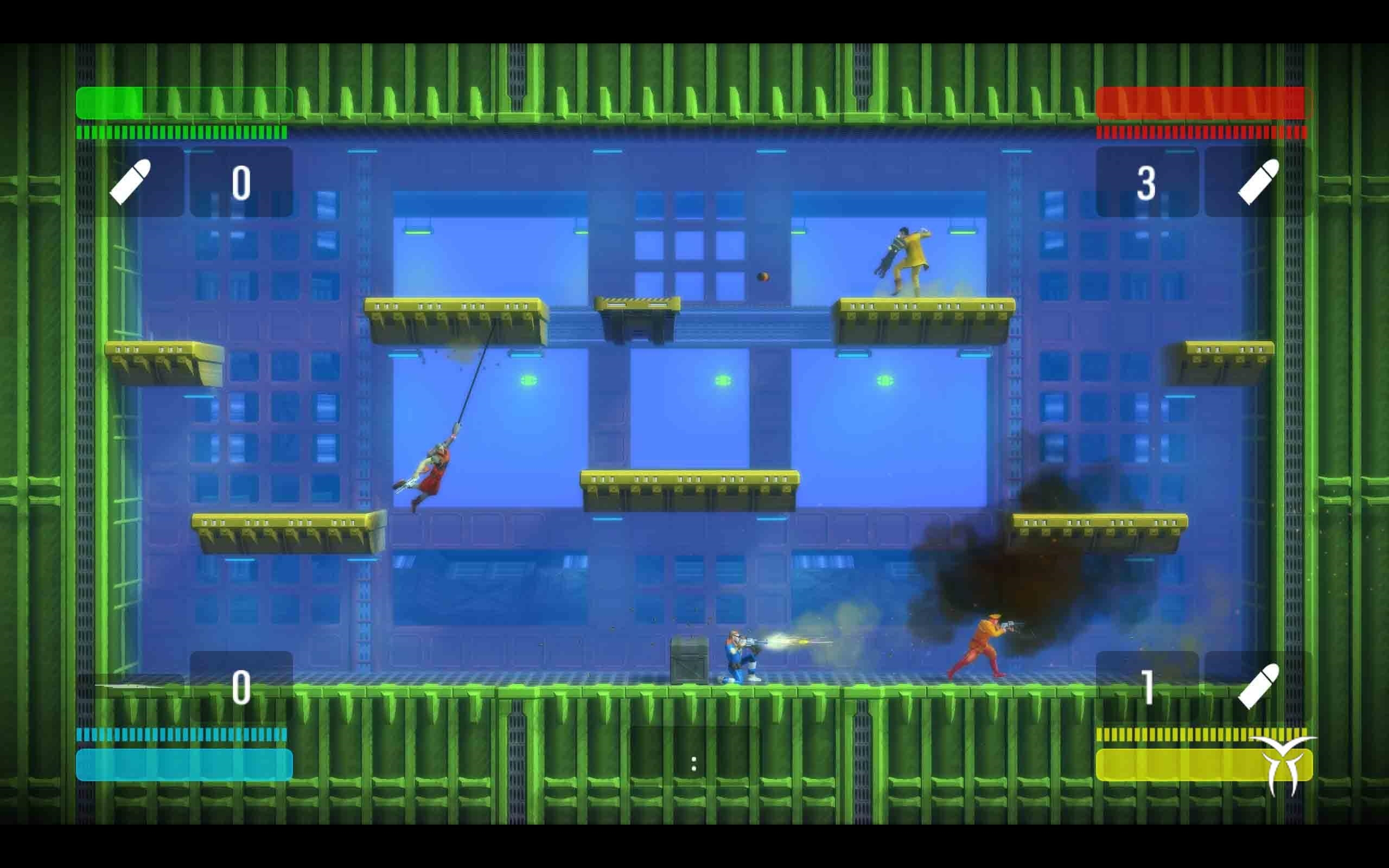The width and height of the screenshot is (1389, 868).
Task: Select the green player's bullet weapon icon
Action: point(130,182)
